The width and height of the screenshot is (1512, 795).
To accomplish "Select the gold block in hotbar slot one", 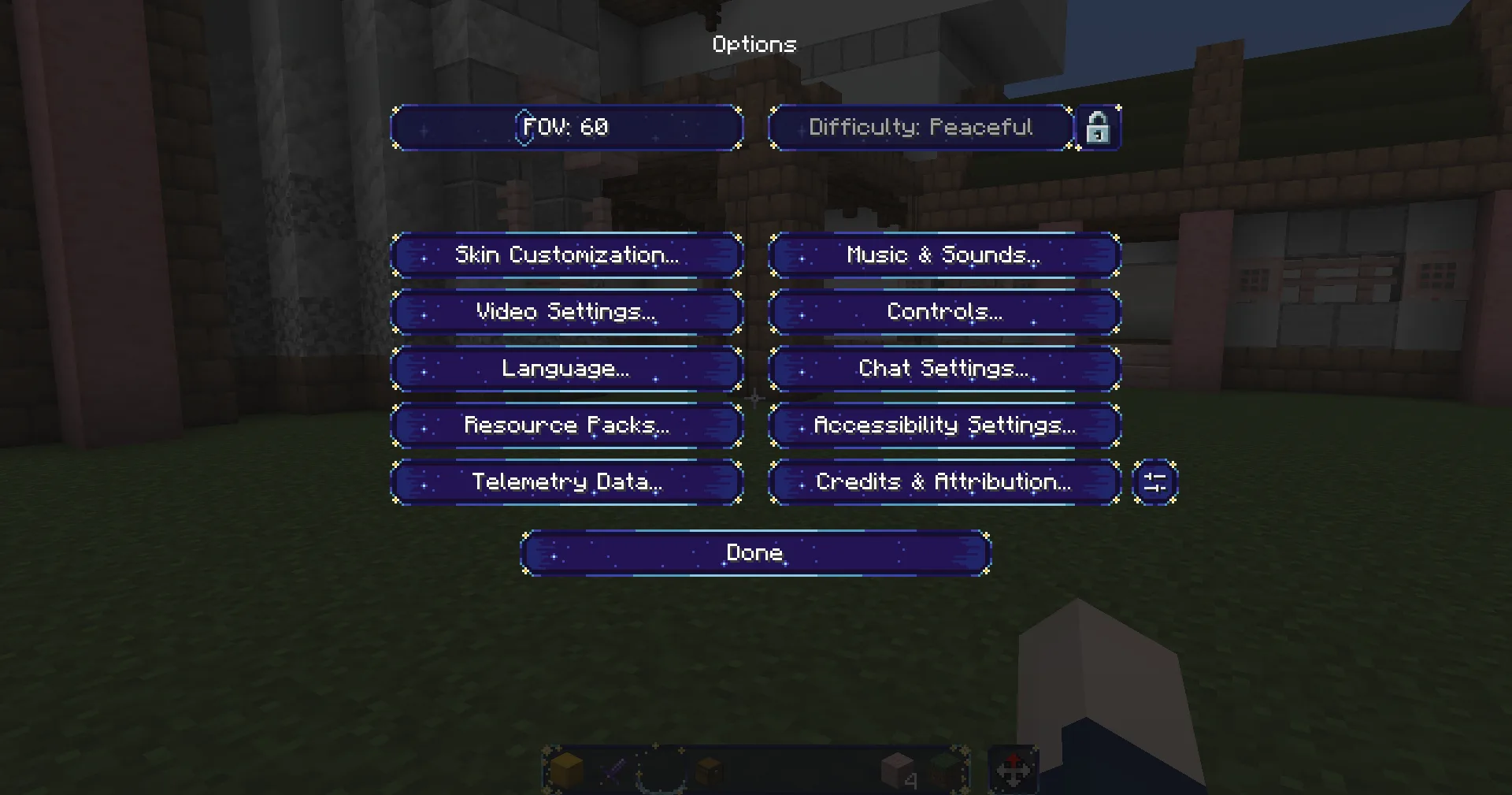I will [567, 771].
